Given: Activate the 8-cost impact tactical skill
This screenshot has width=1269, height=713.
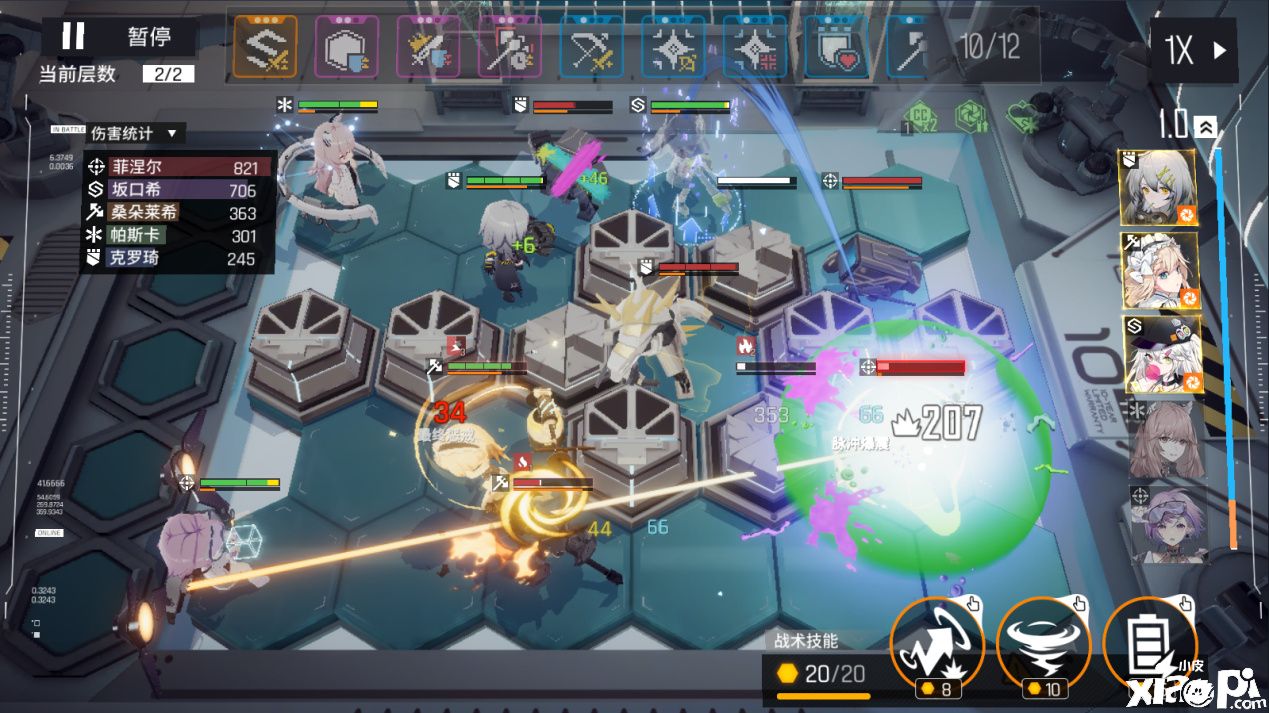Looking at the screenshot, I should [x=937, y=644].
